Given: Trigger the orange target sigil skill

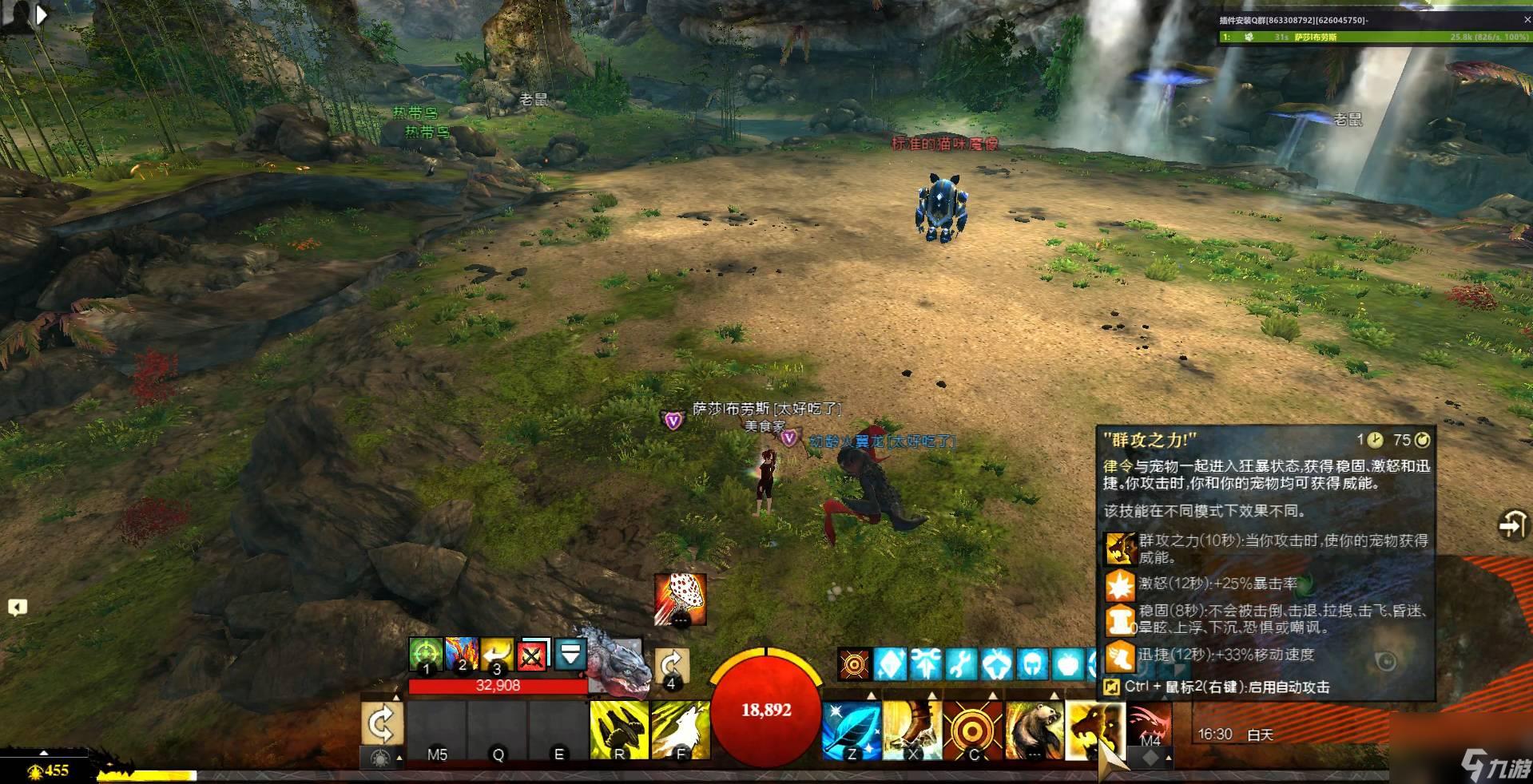Looking at the screenshot, I should coord(973,730).
